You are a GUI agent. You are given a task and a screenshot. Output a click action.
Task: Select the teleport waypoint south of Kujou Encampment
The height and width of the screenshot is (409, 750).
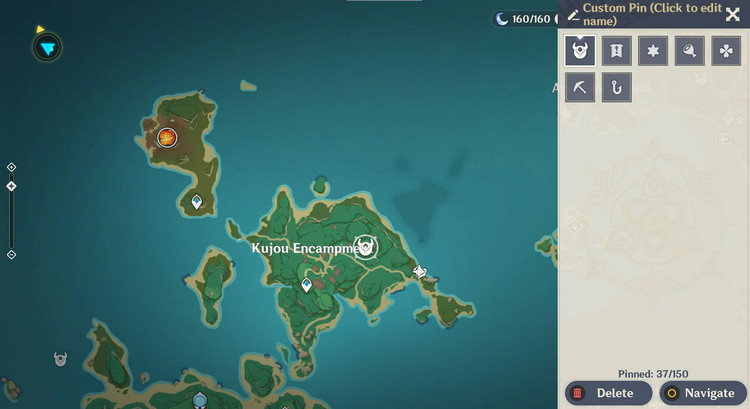[x=307, y=285]
